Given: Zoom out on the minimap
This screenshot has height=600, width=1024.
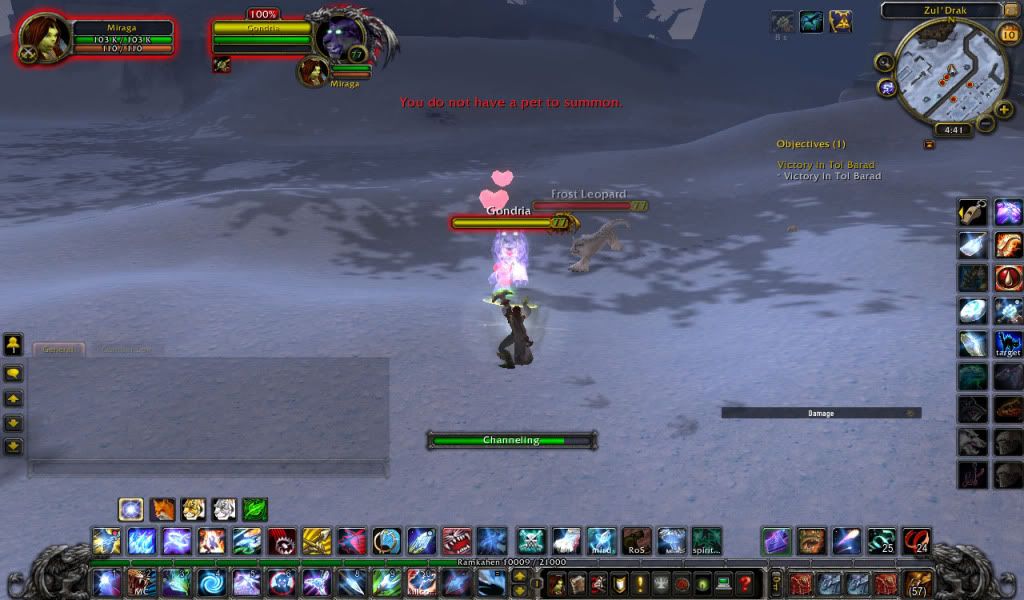Looking at the screenshot, I should point(985,124).
